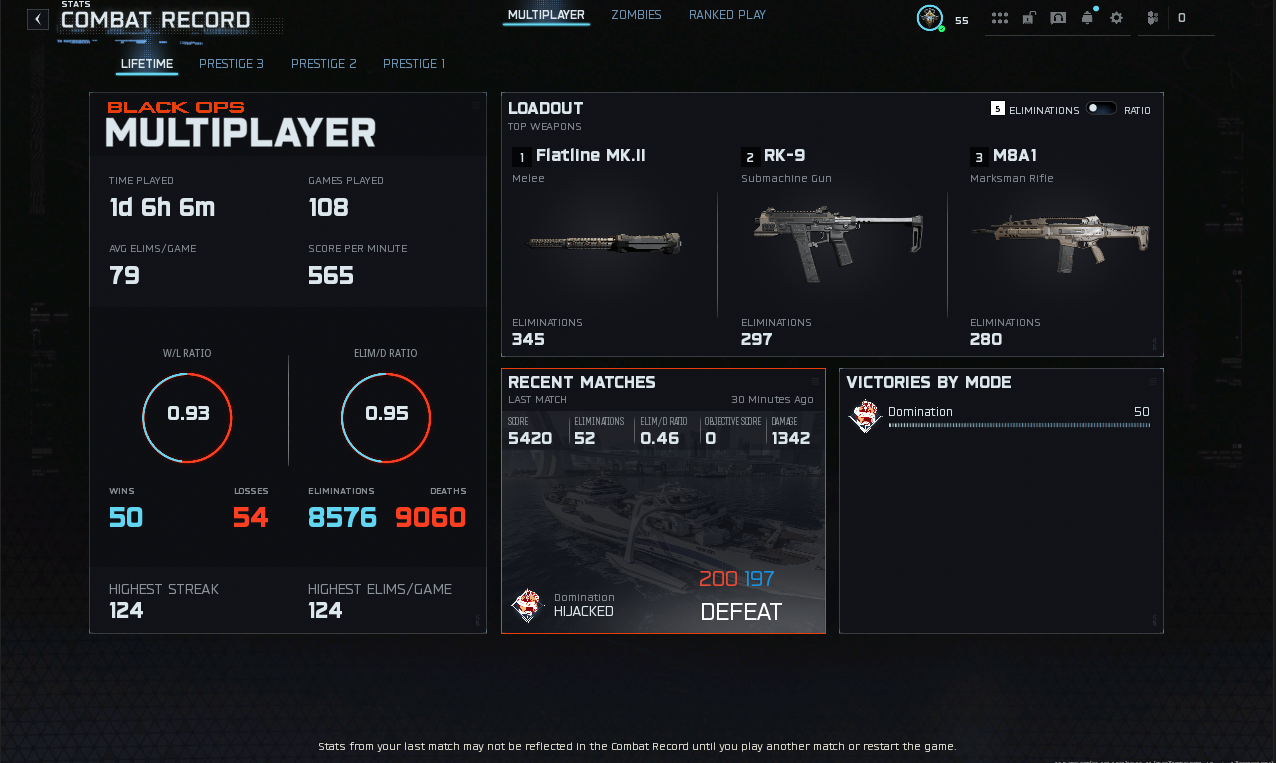Open the social party icon
The height and width of the screenshot is (763, 1276).
click(1153, 18)
